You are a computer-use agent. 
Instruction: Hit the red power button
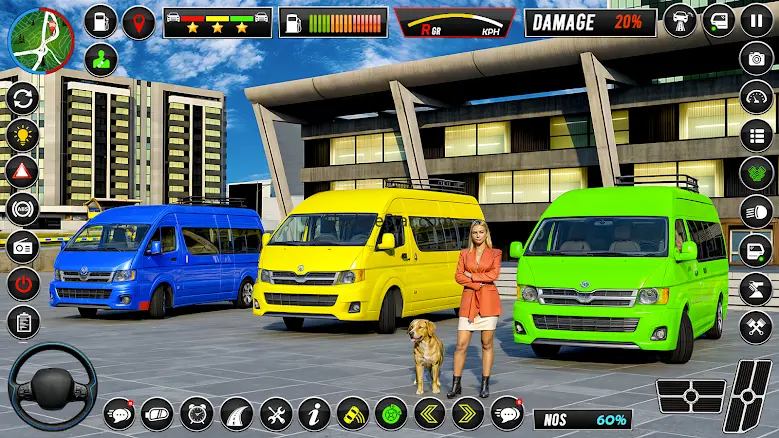(x=22, y=283)
